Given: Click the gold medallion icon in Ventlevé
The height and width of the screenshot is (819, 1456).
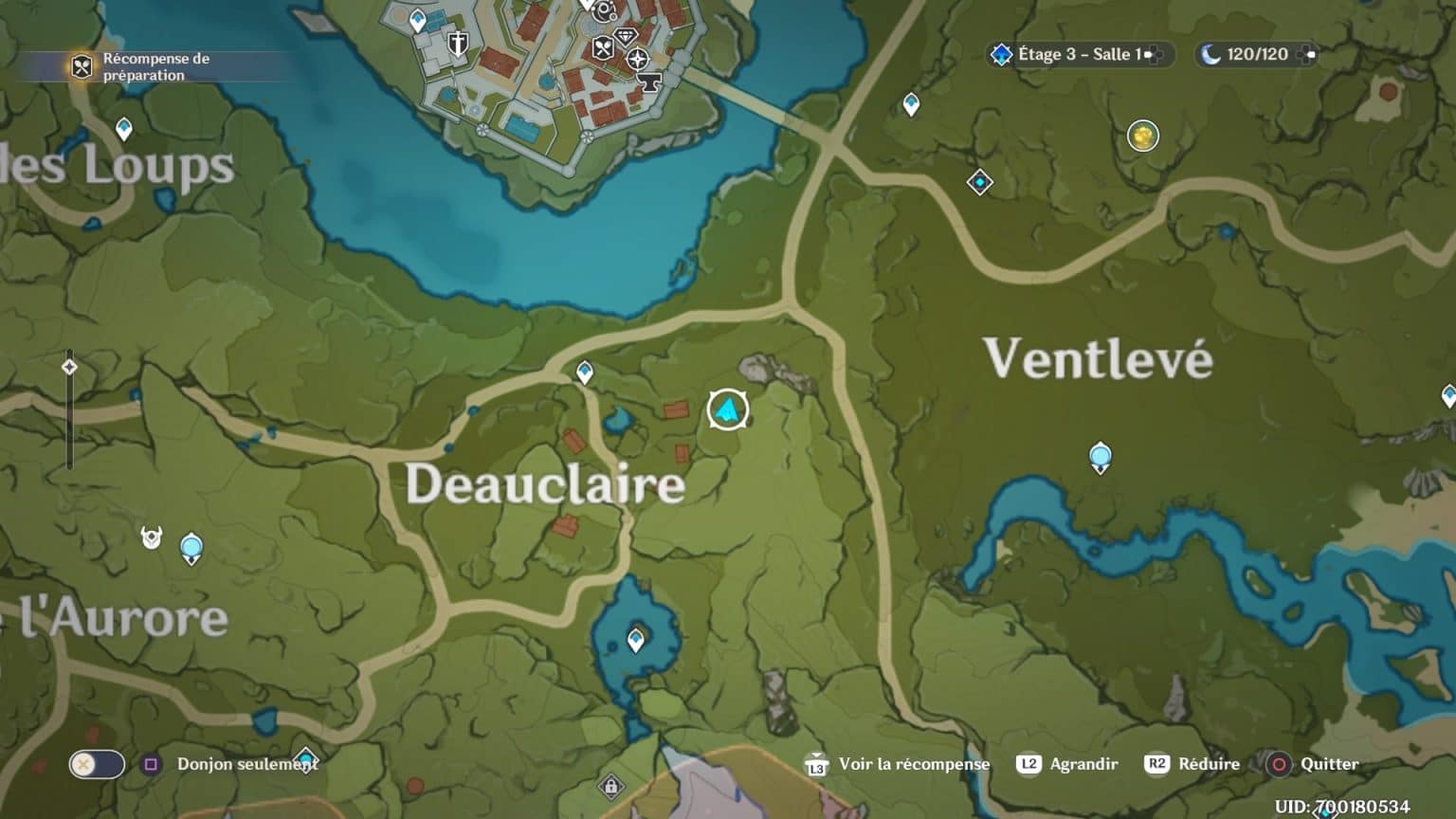Looking at the screenshot, I should tap(1142, 136).
